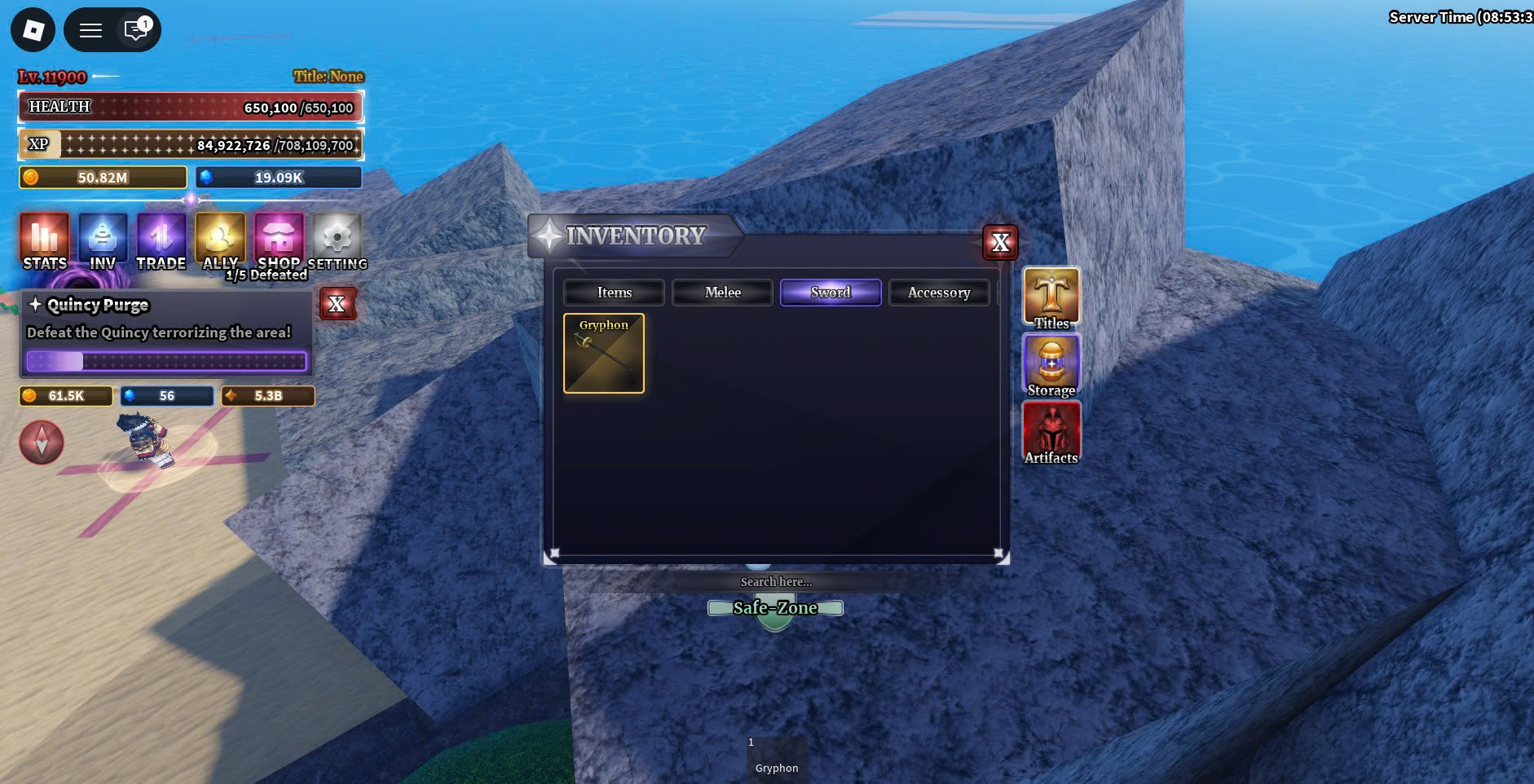Open the Stats panel
1534x784 pixels.
click(45, 241)
